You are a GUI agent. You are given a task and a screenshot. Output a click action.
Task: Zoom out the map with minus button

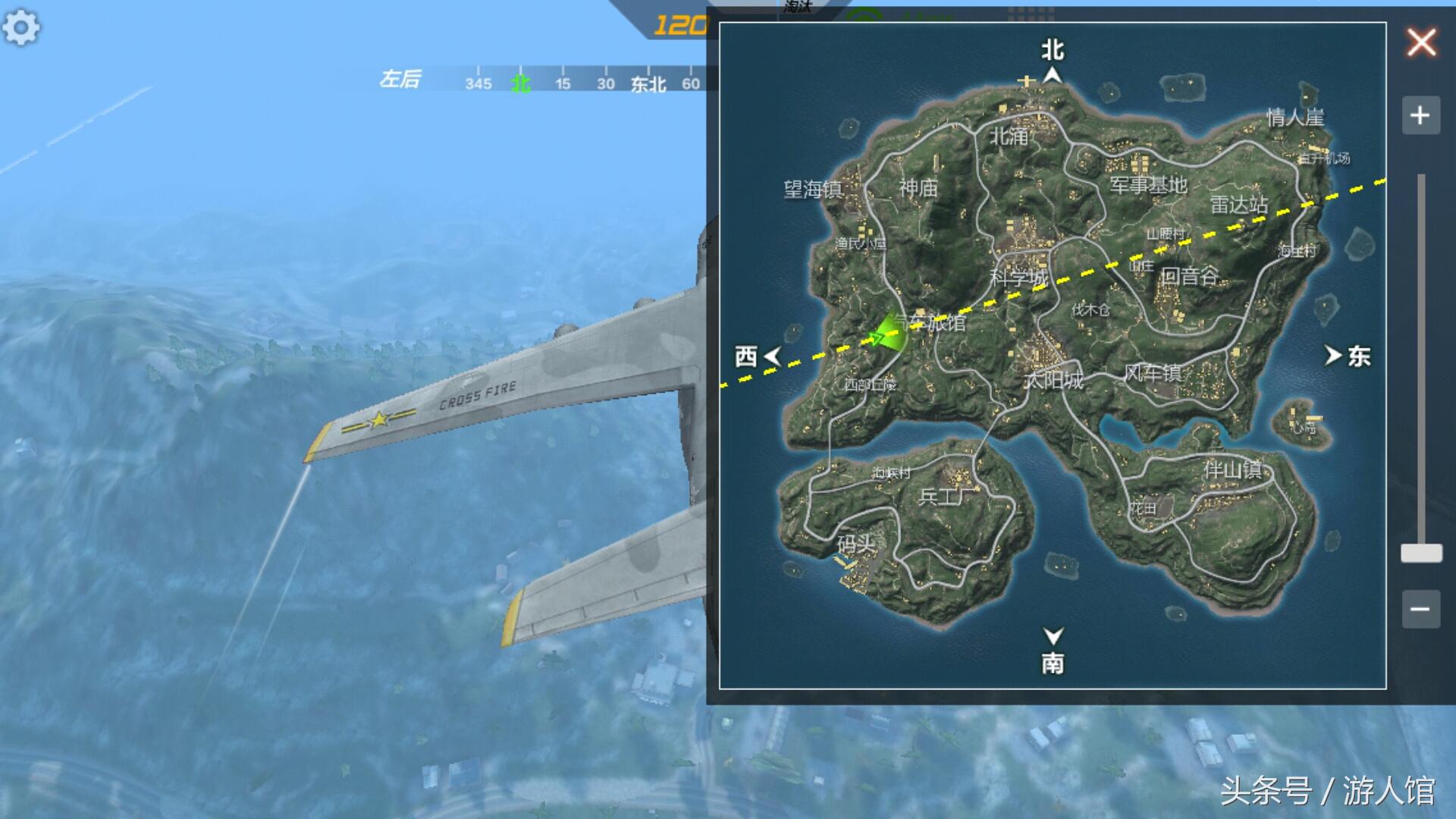(x=1420, y=608)
